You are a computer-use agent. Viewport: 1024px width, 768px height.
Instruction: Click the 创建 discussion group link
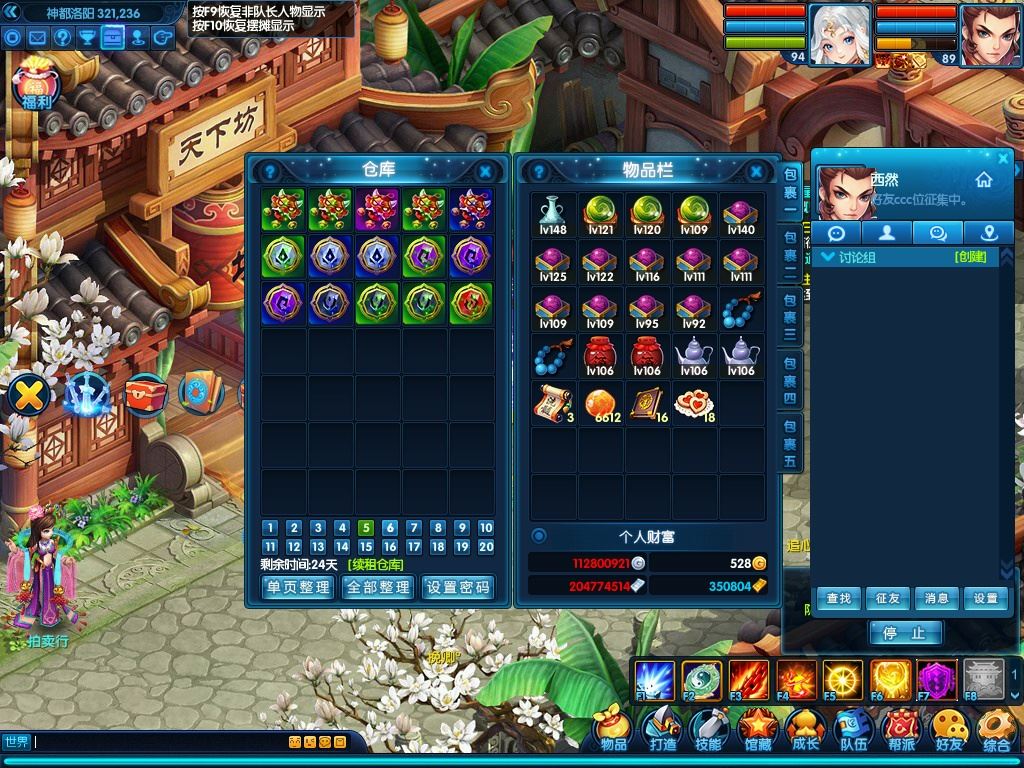(970, 257)
